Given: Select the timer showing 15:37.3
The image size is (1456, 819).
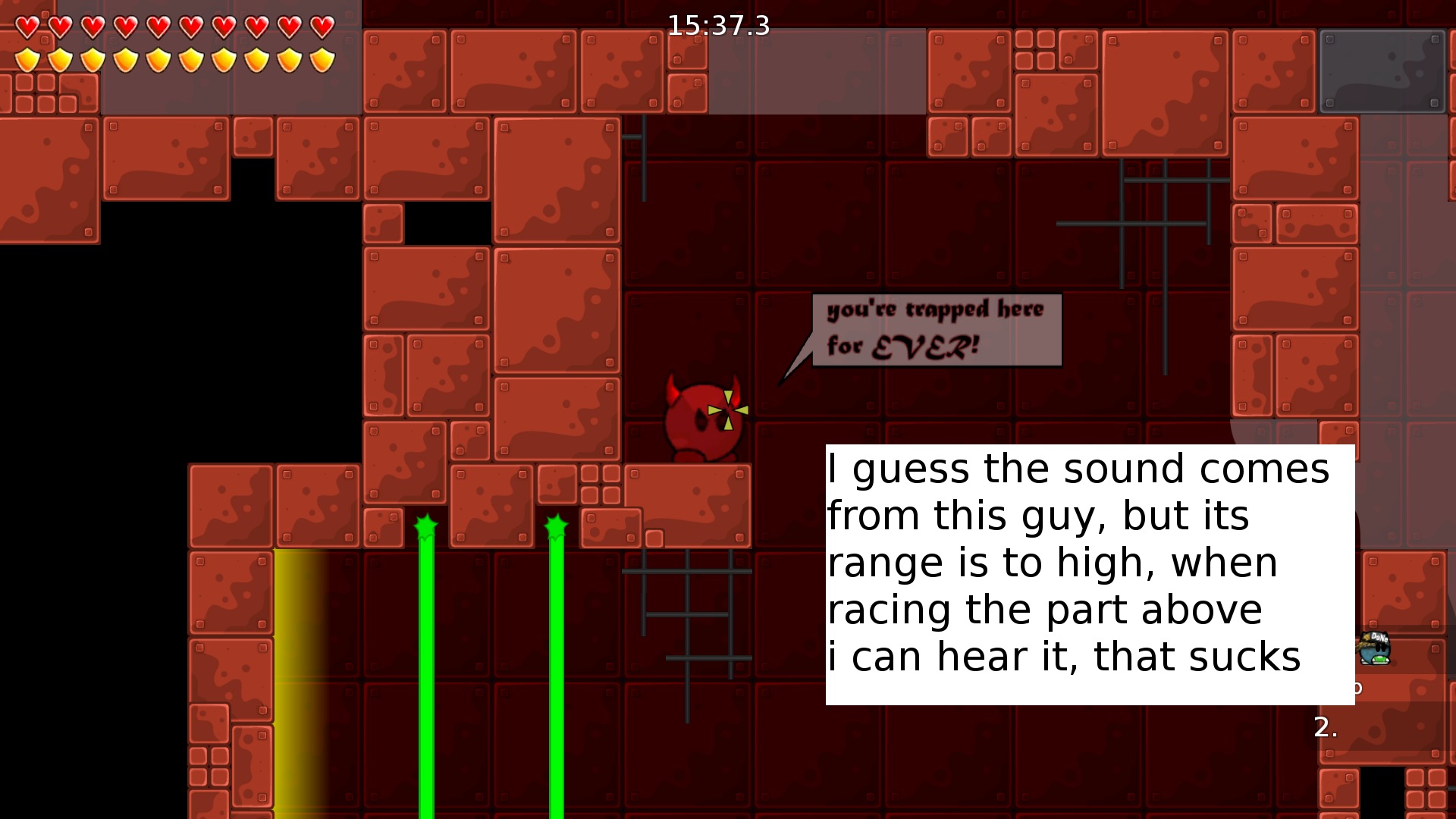Looking at the screenshot, I should point(718,25).
